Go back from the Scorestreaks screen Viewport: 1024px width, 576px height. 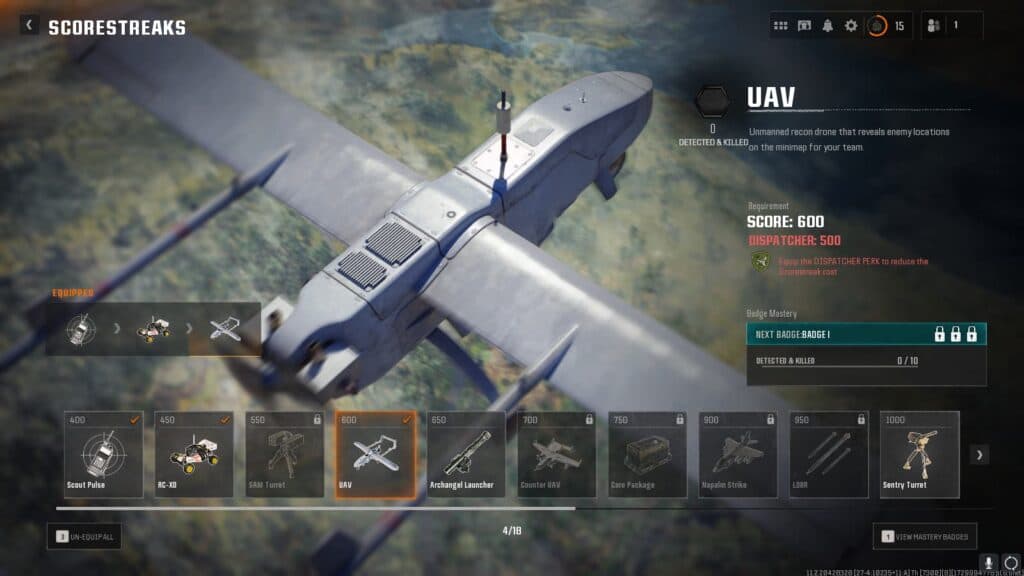point(29,26)
